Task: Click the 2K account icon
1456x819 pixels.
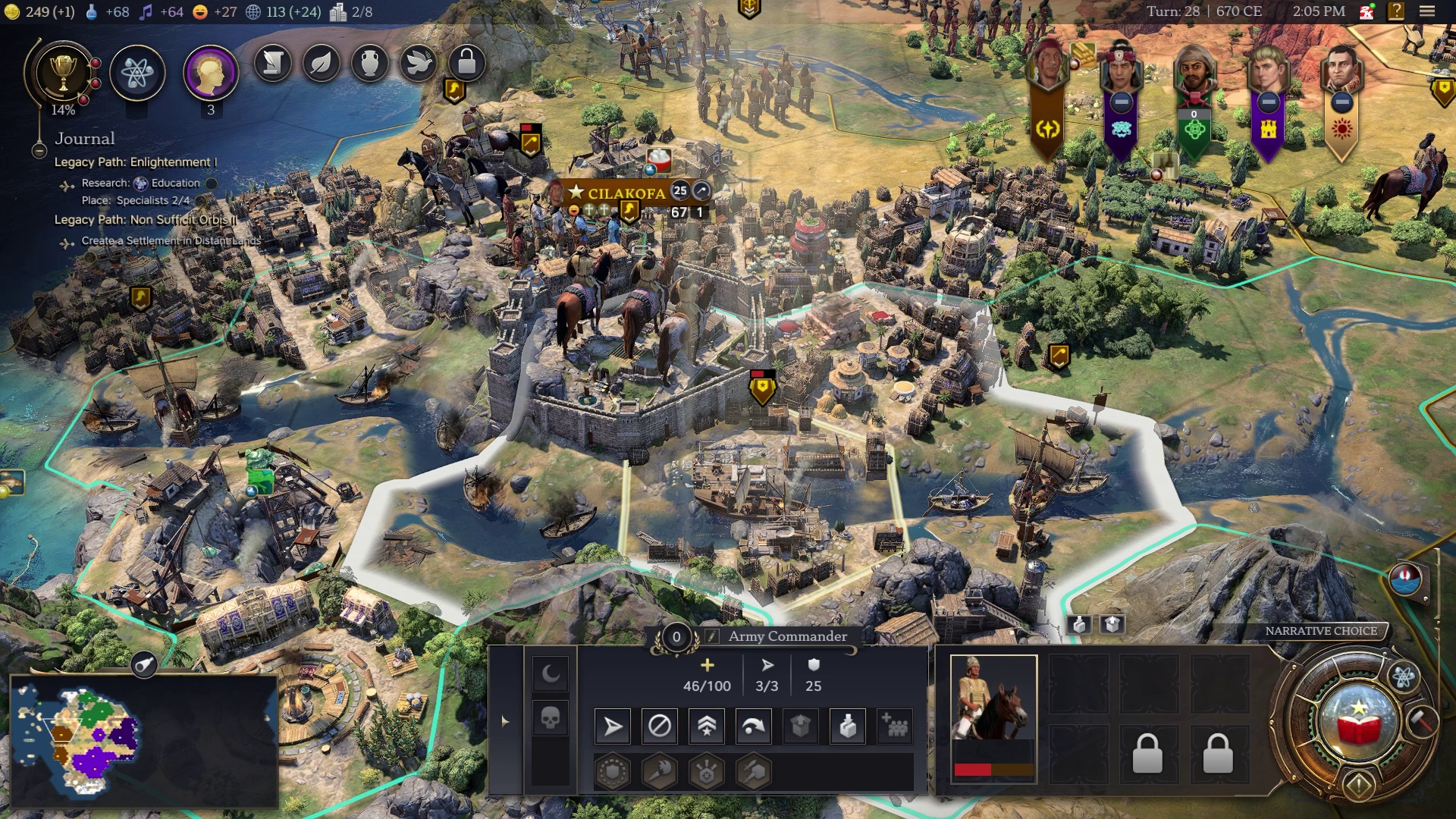Action: tap(1367, 11)
